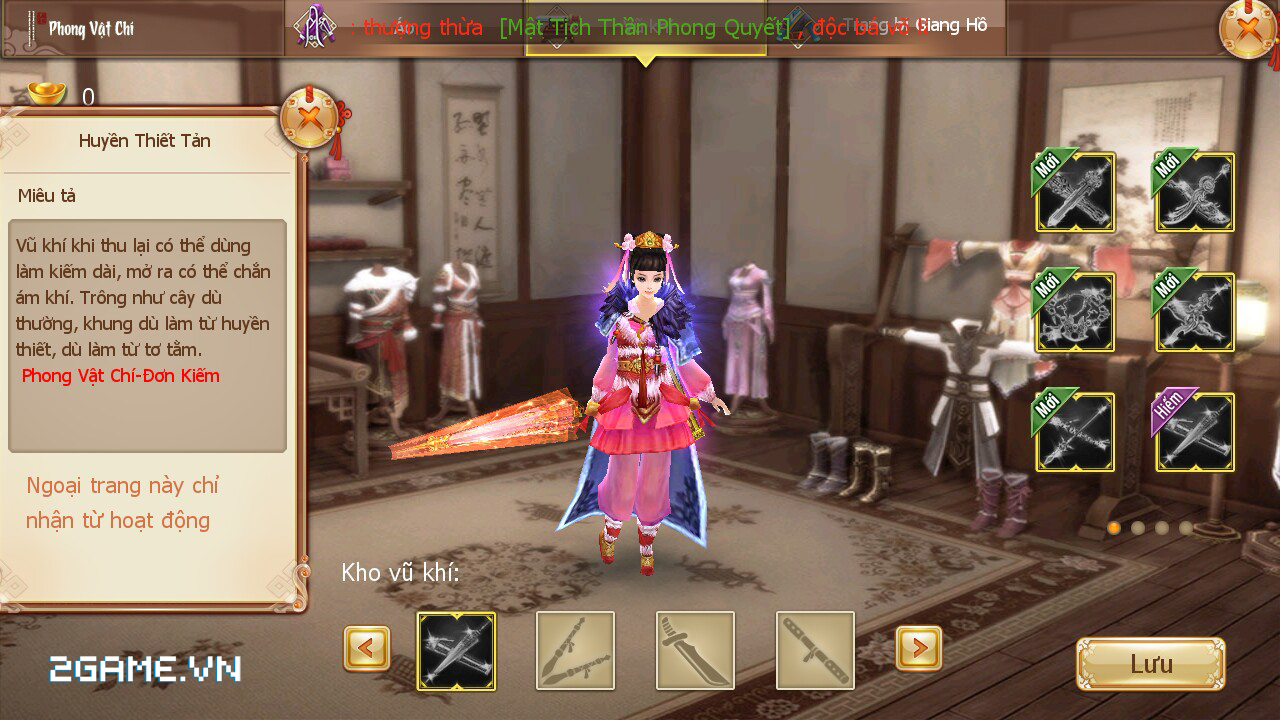The height and width of the screenshot is (720, 1280).
Task: Select the top-left Mới crossed-swords skin
Action: pyautogui.click(x=1074, y=192)
